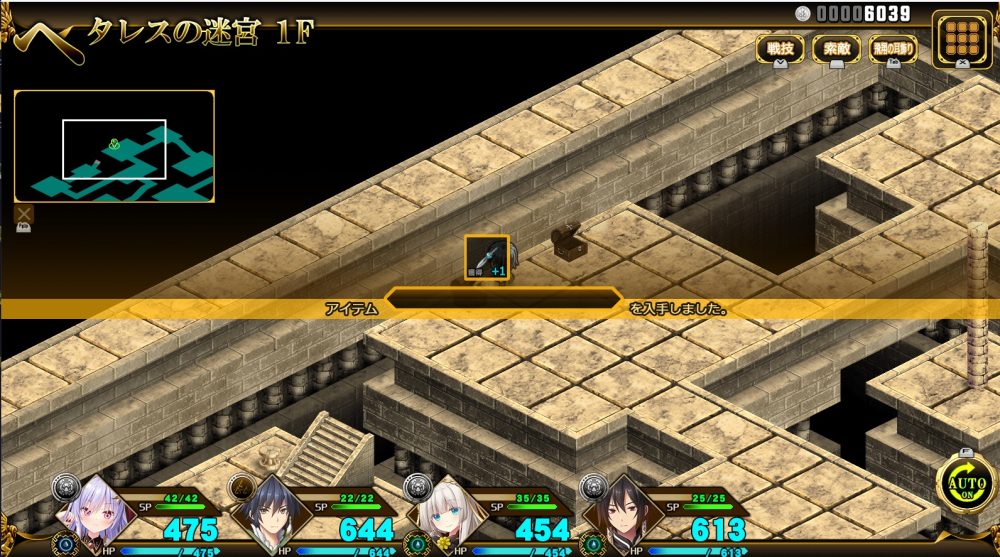Use the 飛翔の耳飾り earring button
The image size is (1000, 557).
893,47
